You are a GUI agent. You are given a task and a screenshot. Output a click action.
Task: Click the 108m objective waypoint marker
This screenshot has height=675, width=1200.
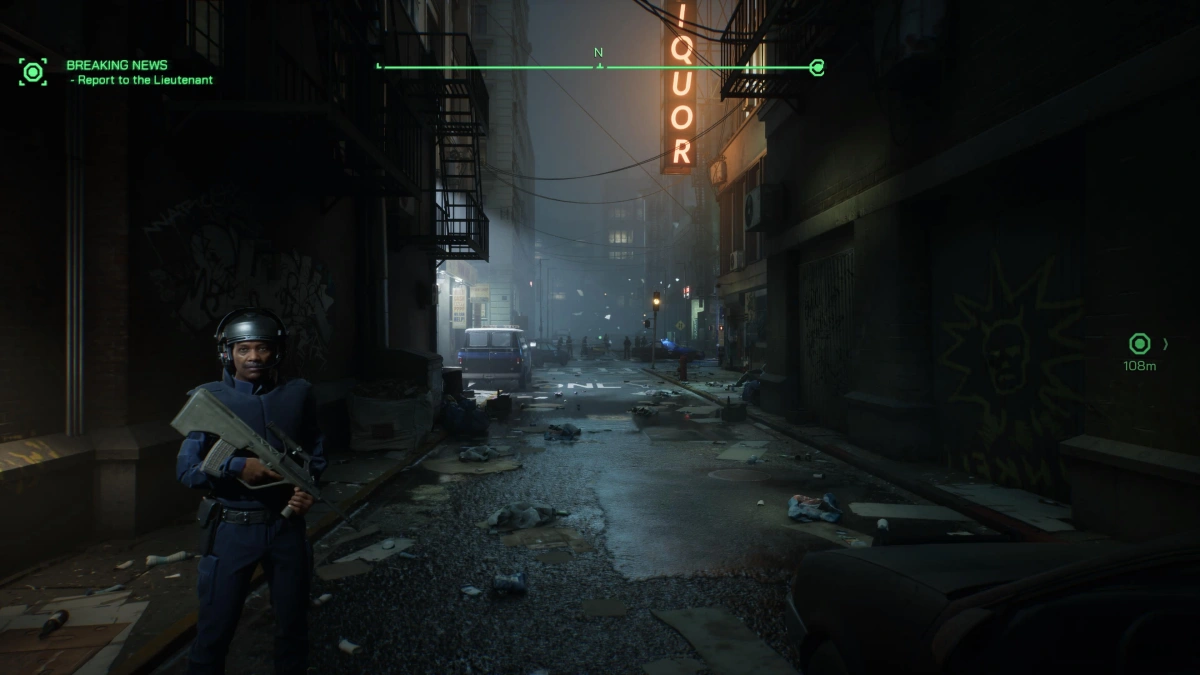tap(1139, 344)
